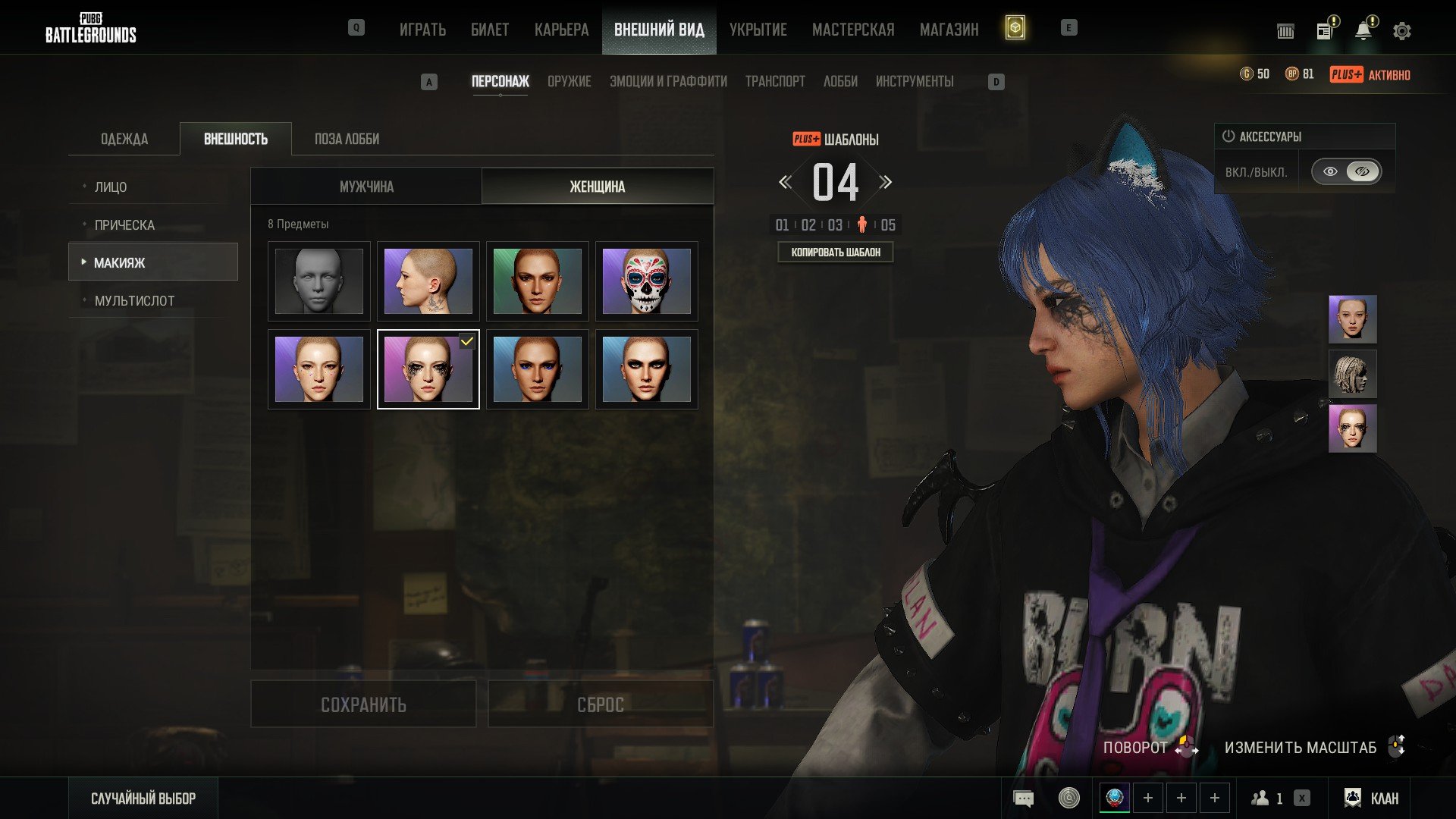Click the СОХРАНИТЬ save button

click(363, 704)
